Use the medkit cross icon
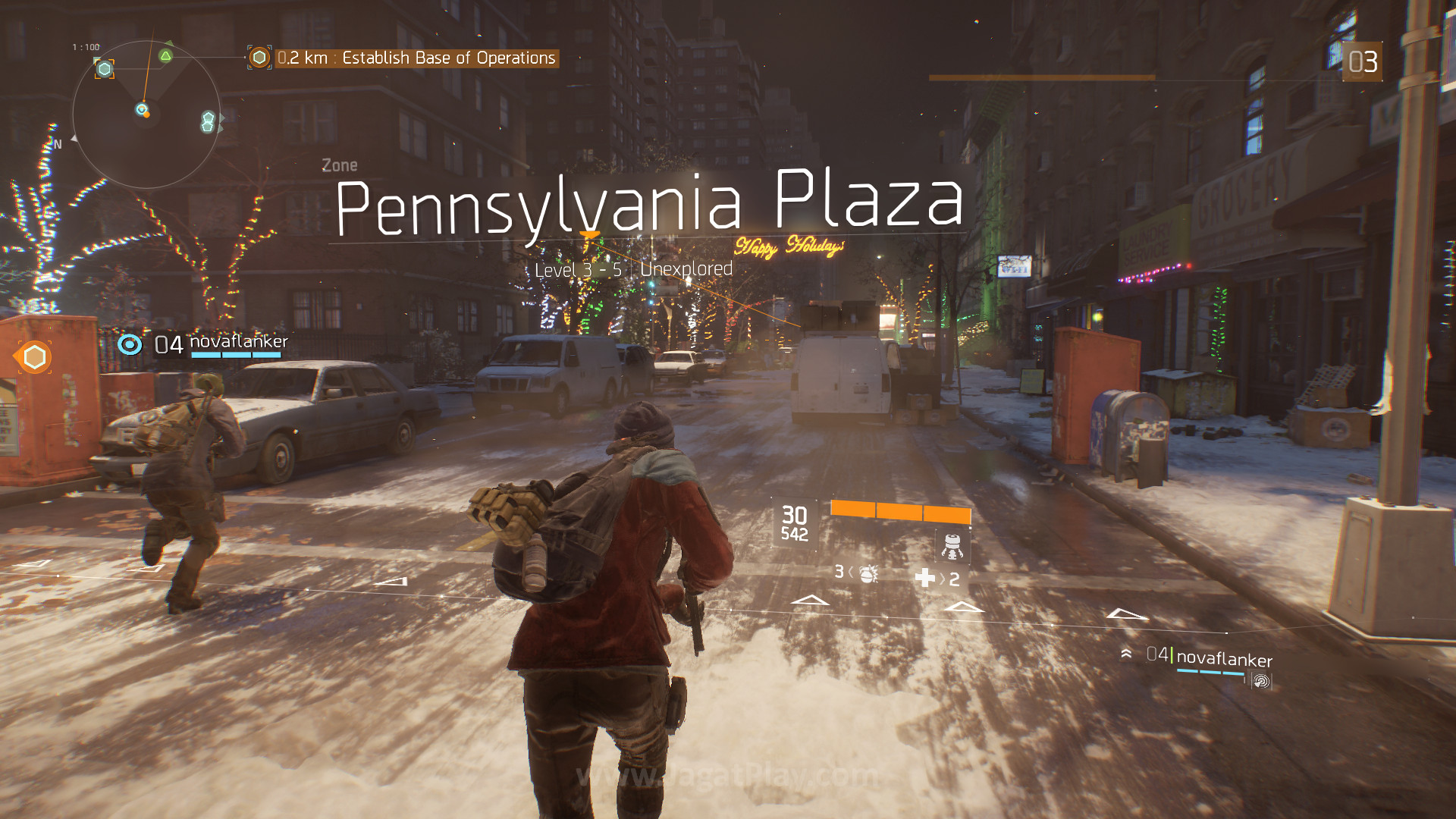The height and width of the screenshot is (819, 1456). tap(925, 578)
